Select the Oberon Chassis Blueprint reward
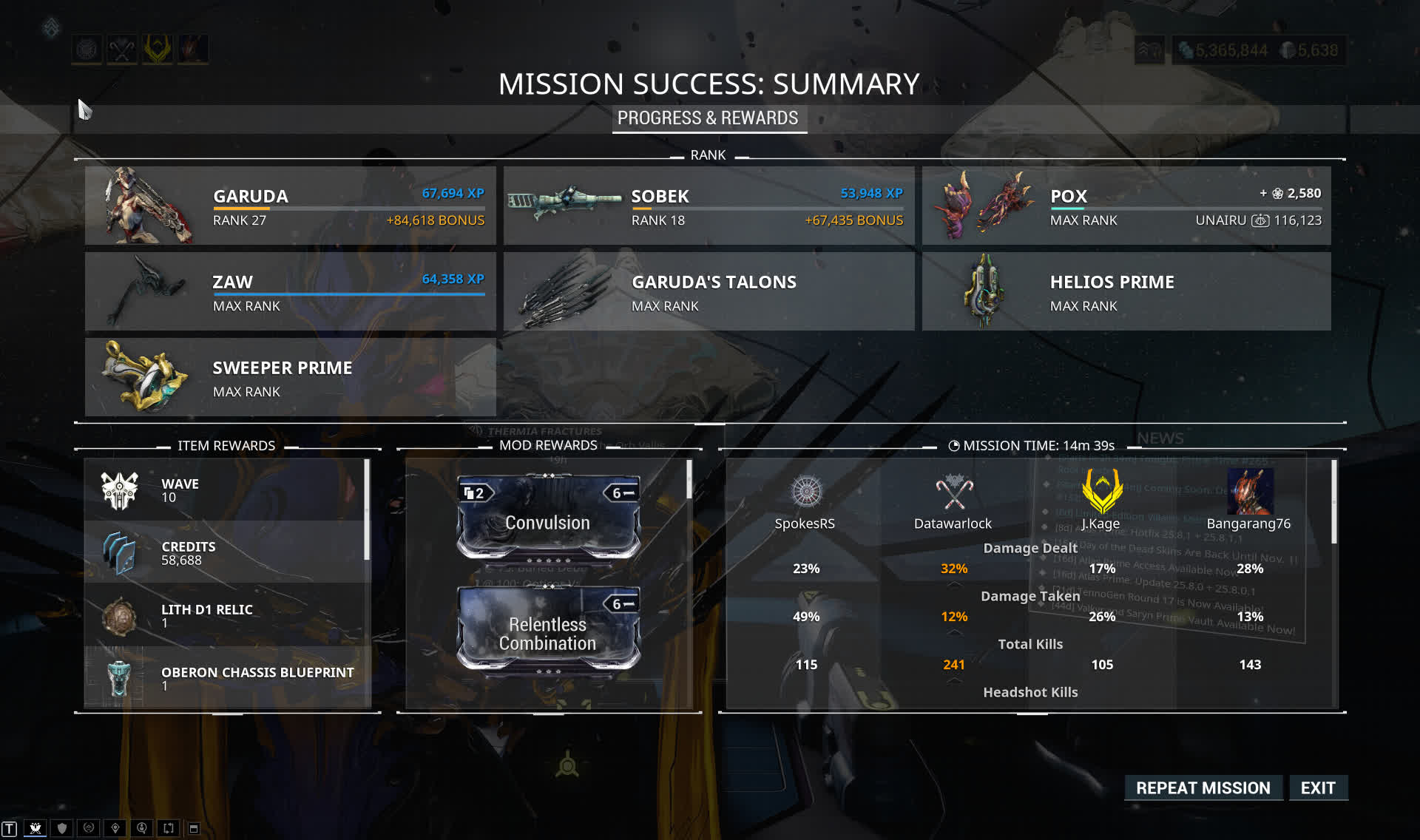 coord(226,678)
